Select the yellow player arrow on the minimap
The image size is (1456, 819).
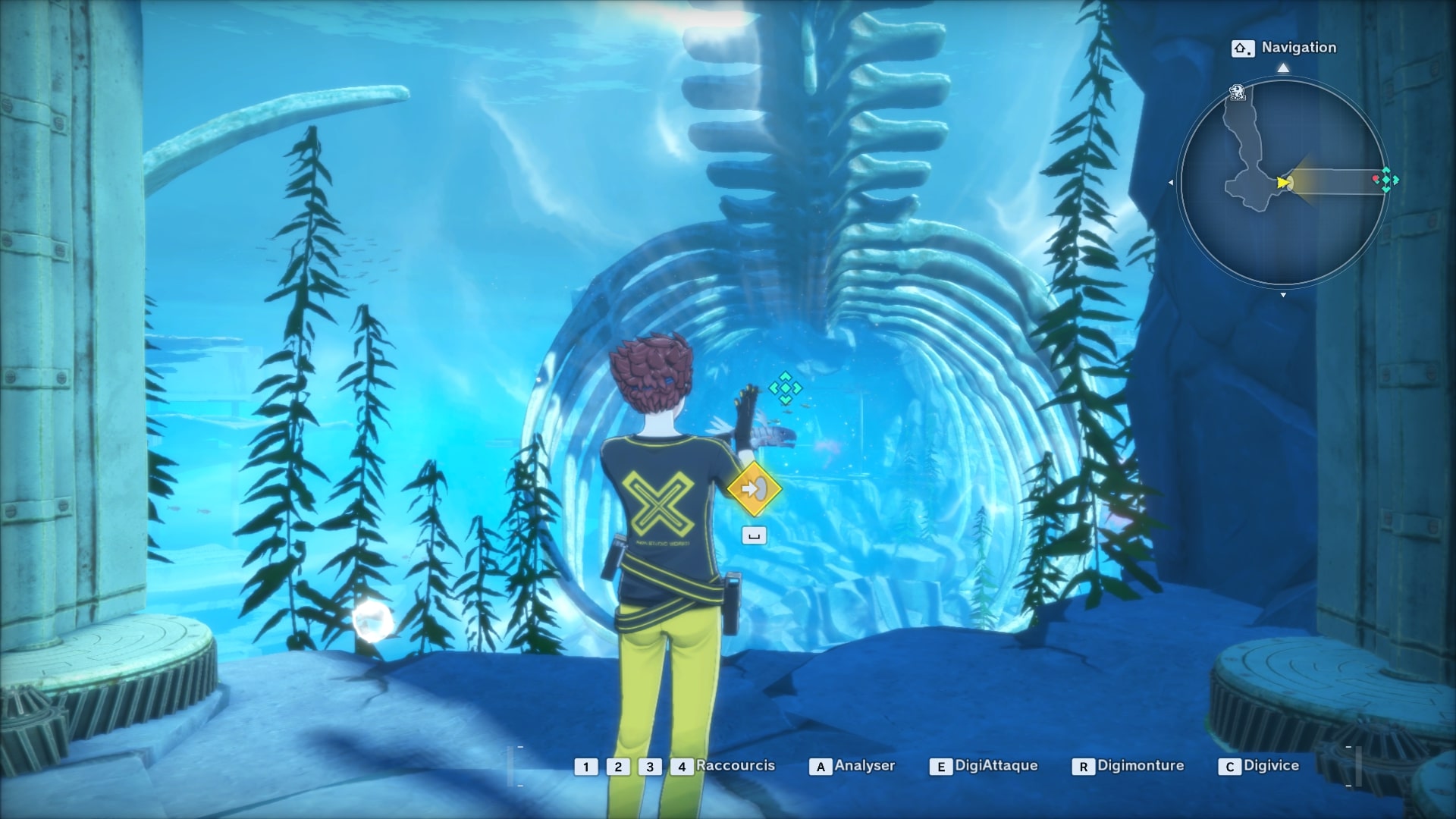click(1284, 183)
